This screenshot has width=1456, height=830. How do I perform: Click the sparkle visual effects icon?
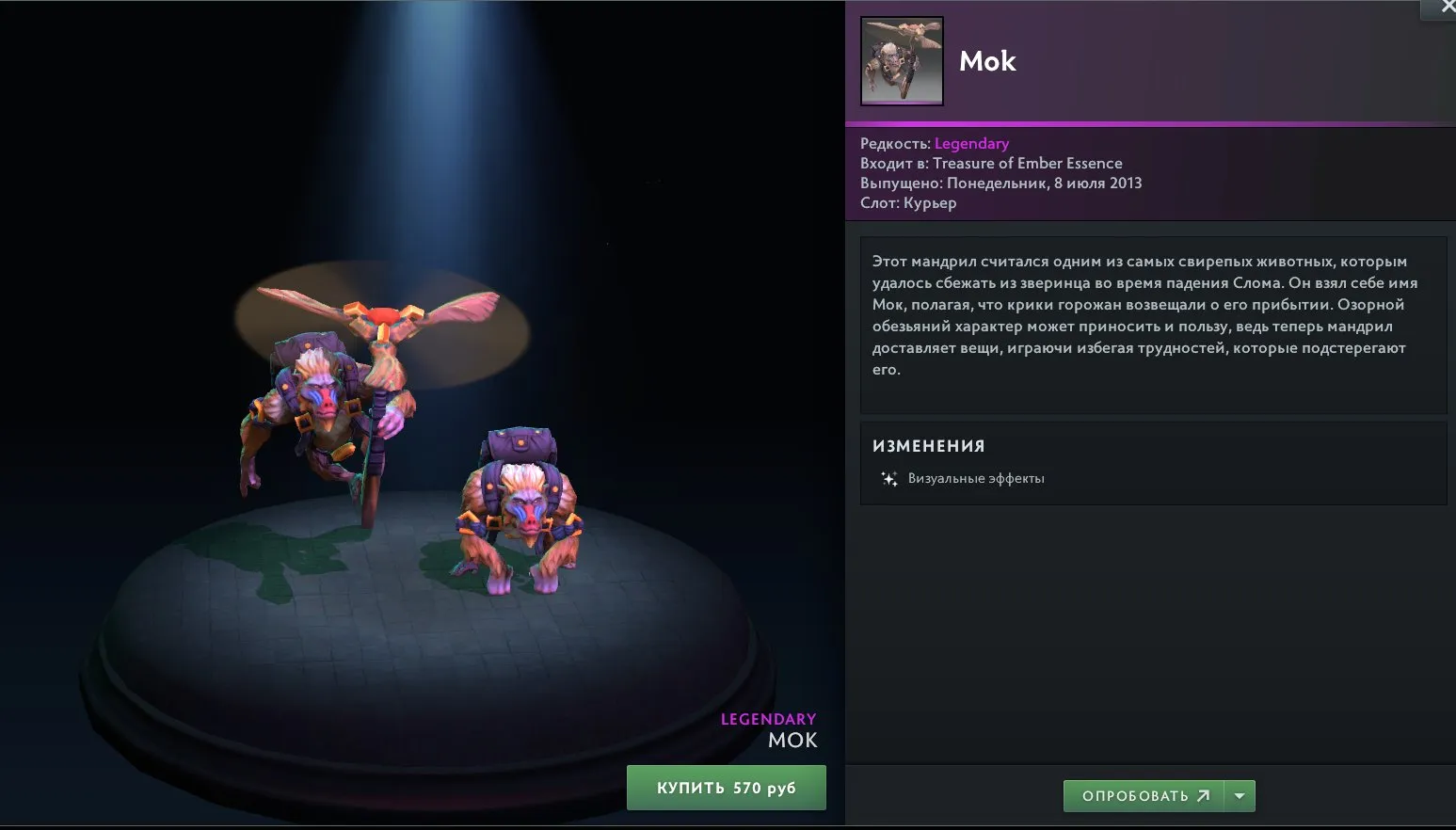pyautogui.click(x=889, y=478)
